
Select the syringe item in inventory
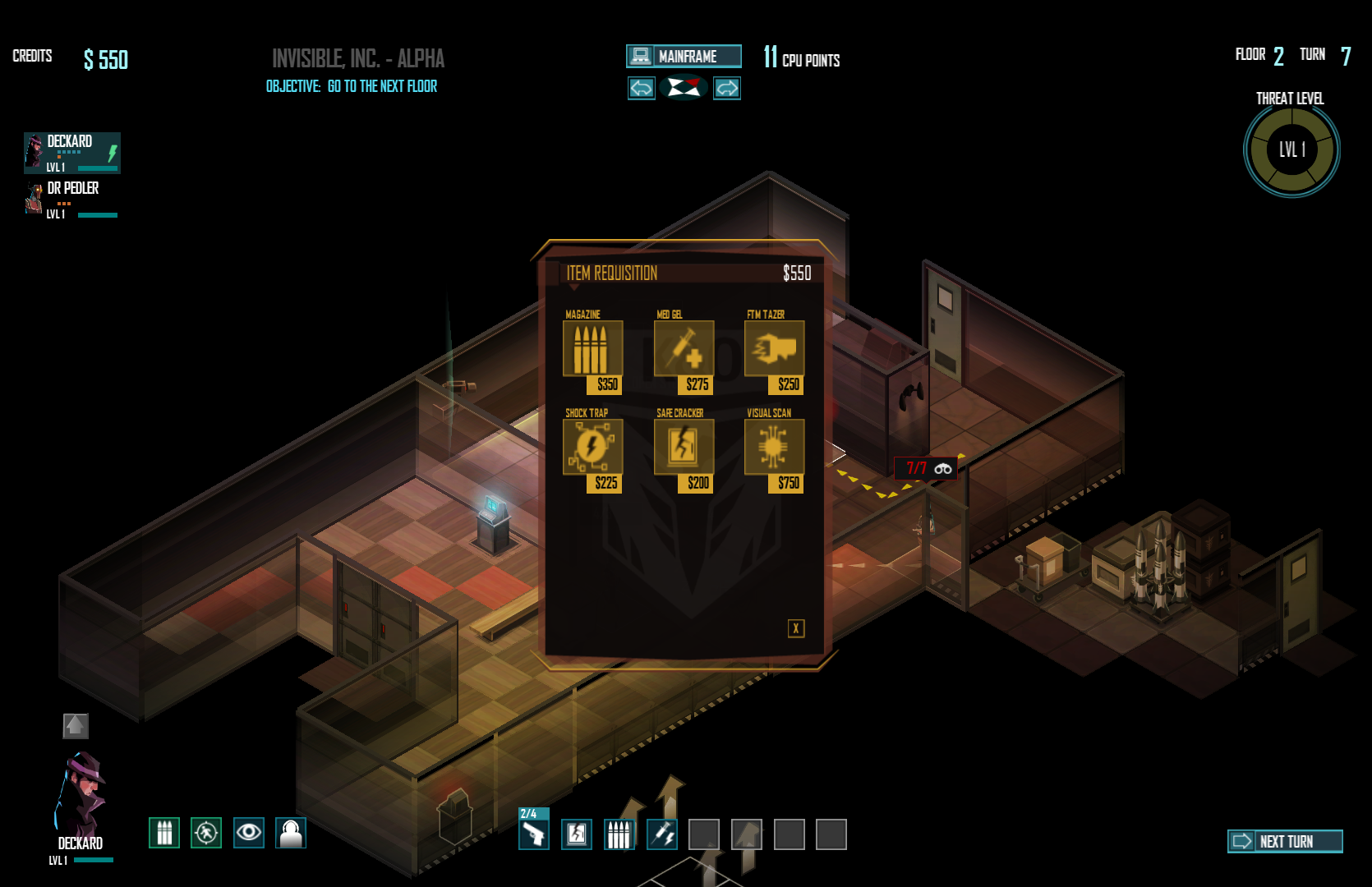tap(662, 834)
